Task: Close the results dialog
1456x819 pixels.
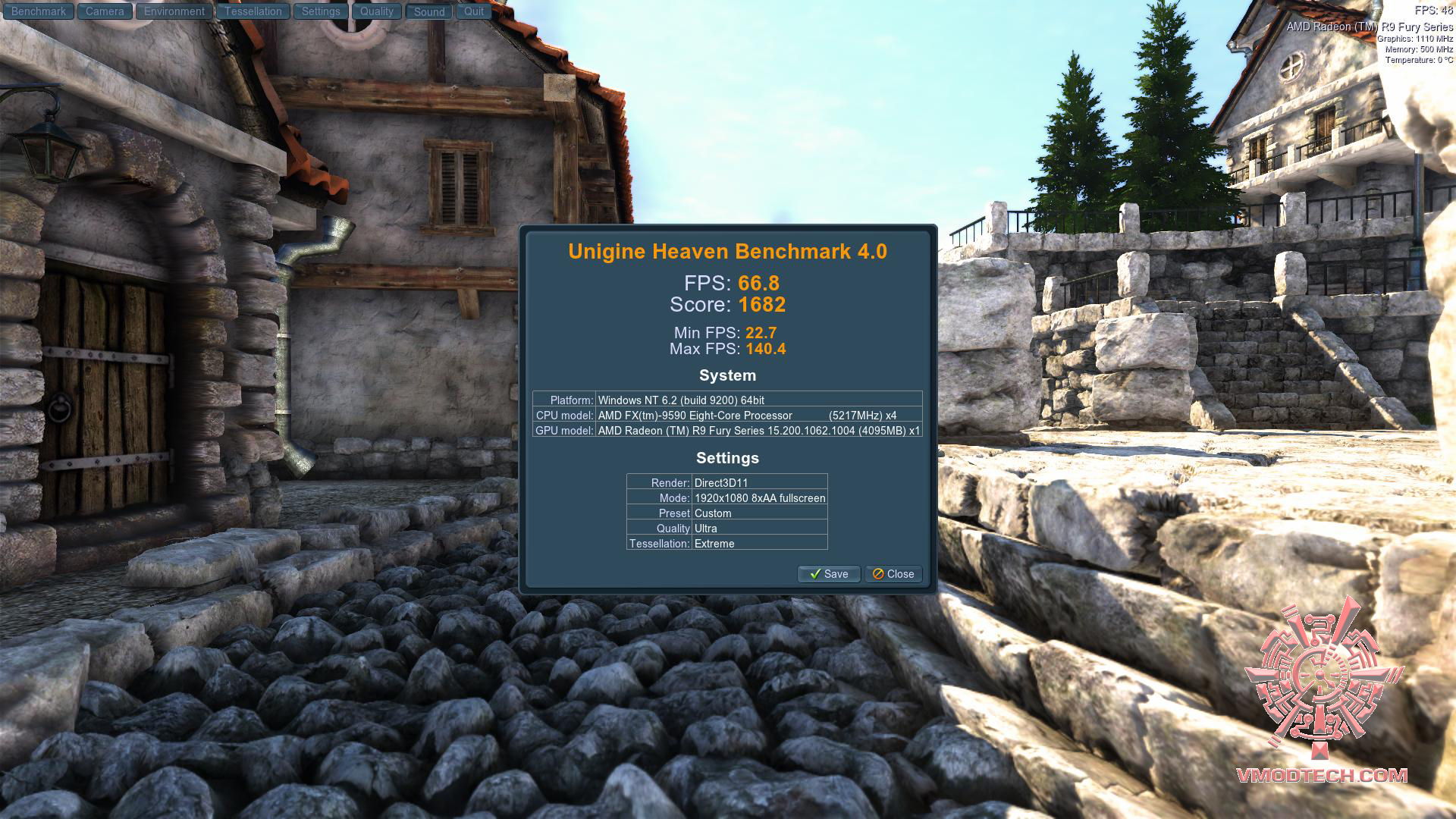Action: pyautogui.click(x=893, y=574)
